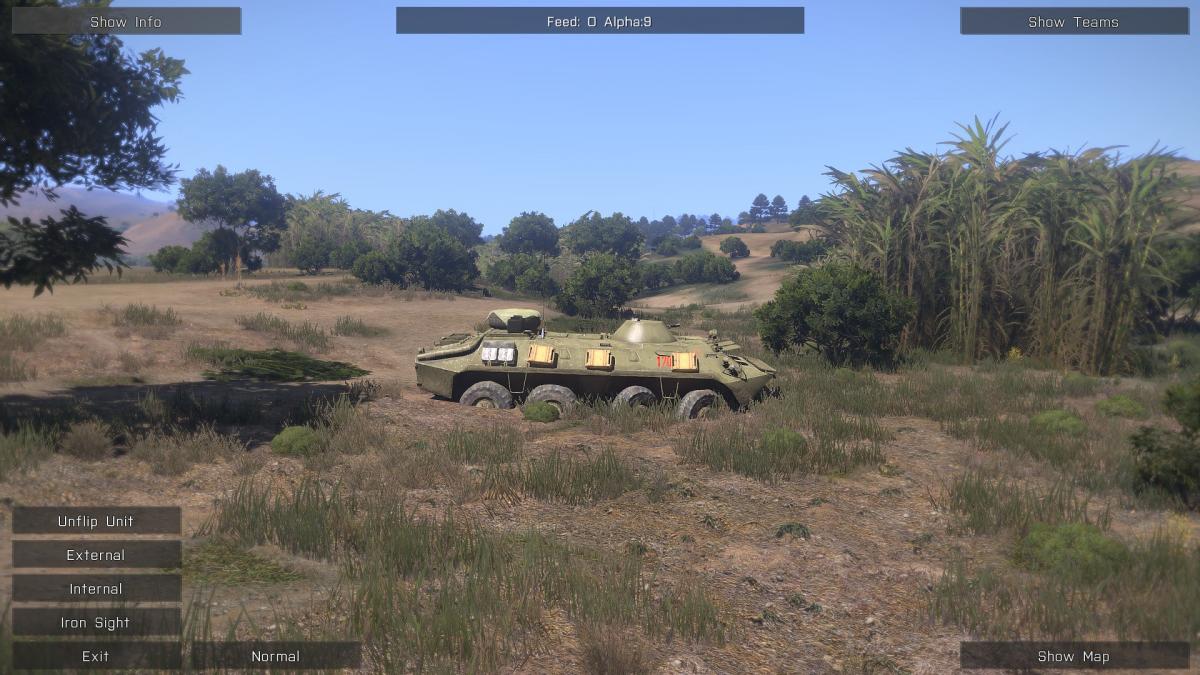Screen dimensions: 1200x675
Task: Choose the Iron Sight view
Action: pyautogui.click(x=96, y=622)
